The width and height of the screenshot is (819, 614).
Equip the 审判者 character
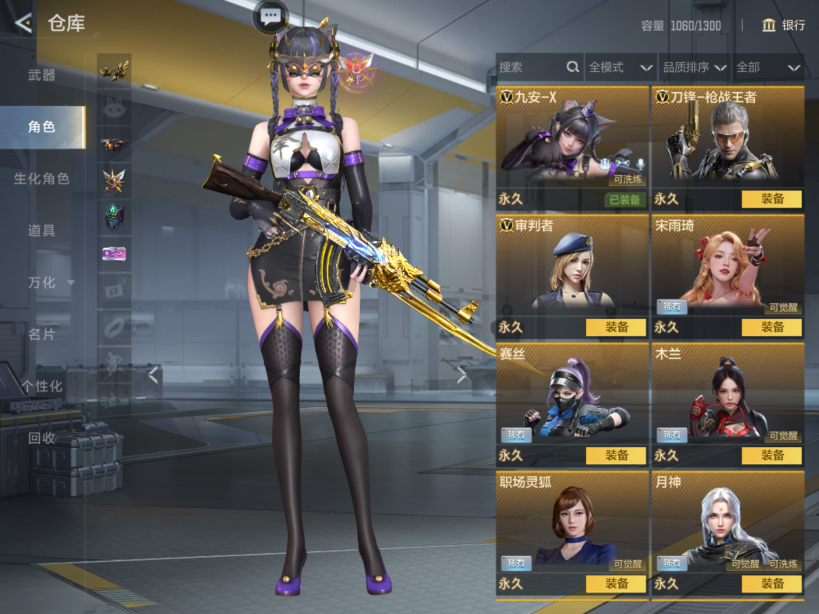(615, 327)
